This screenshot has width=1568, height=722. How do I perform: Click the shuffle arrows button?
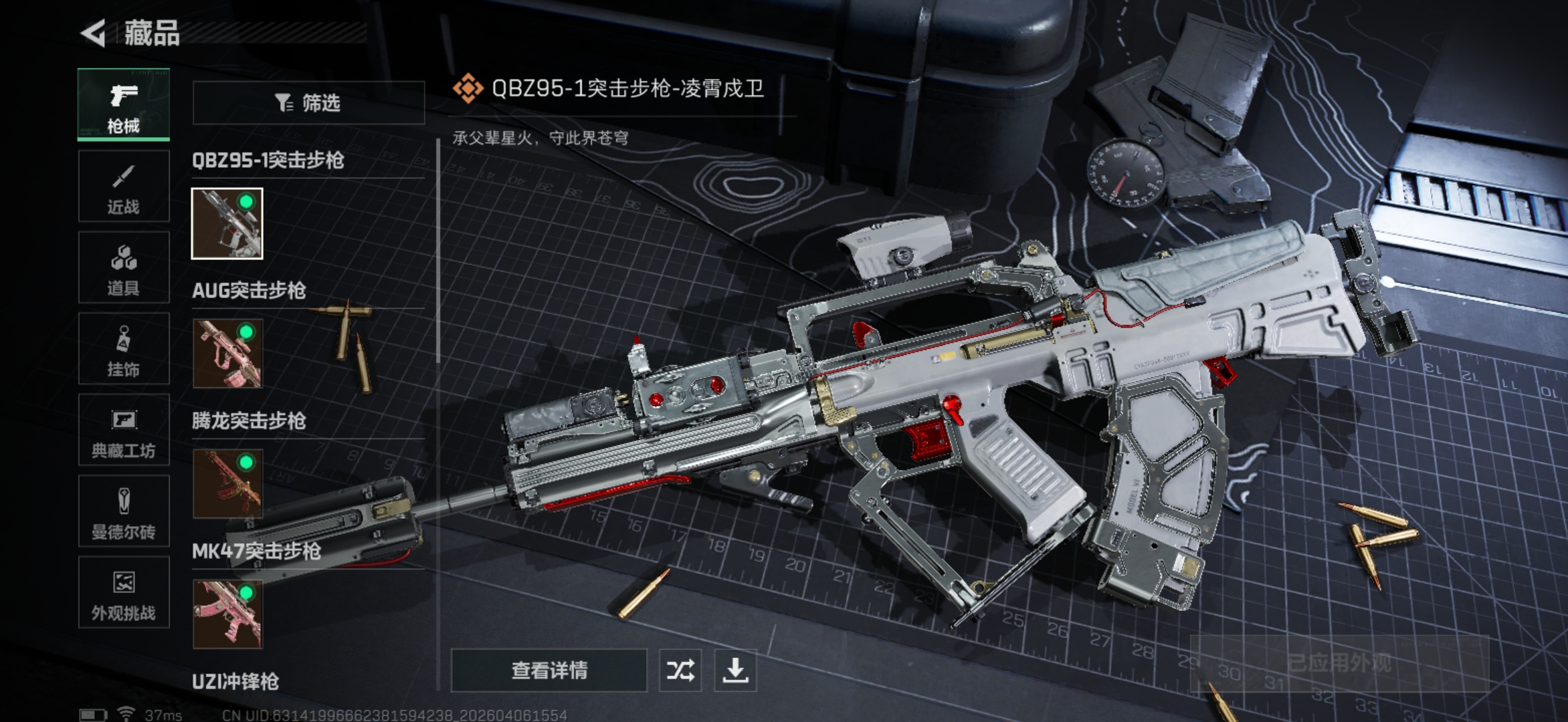[x=680, y=670]
